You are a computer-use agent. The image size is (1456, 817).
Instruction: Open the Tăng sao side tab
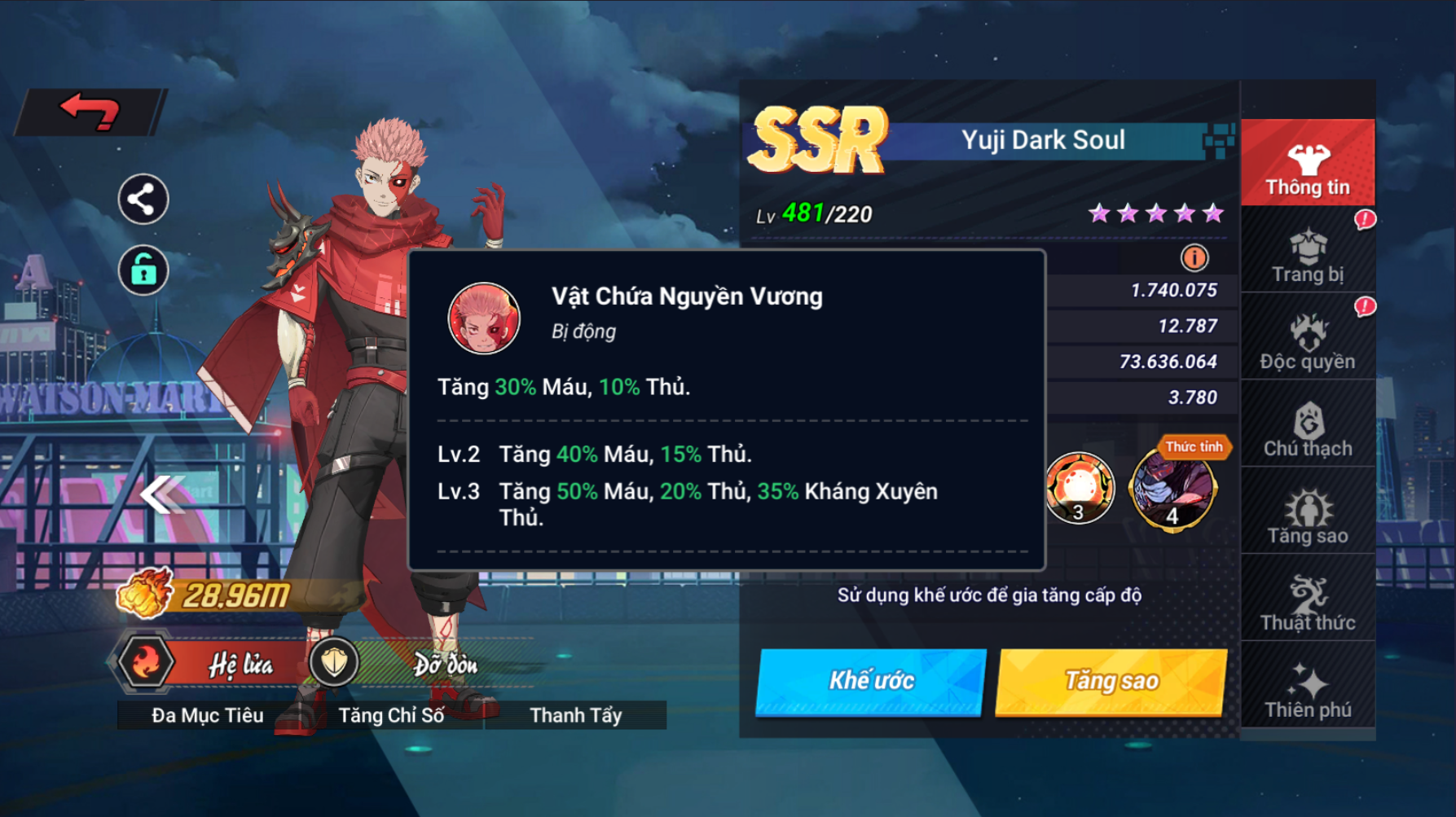click(x=1308, y=516)
